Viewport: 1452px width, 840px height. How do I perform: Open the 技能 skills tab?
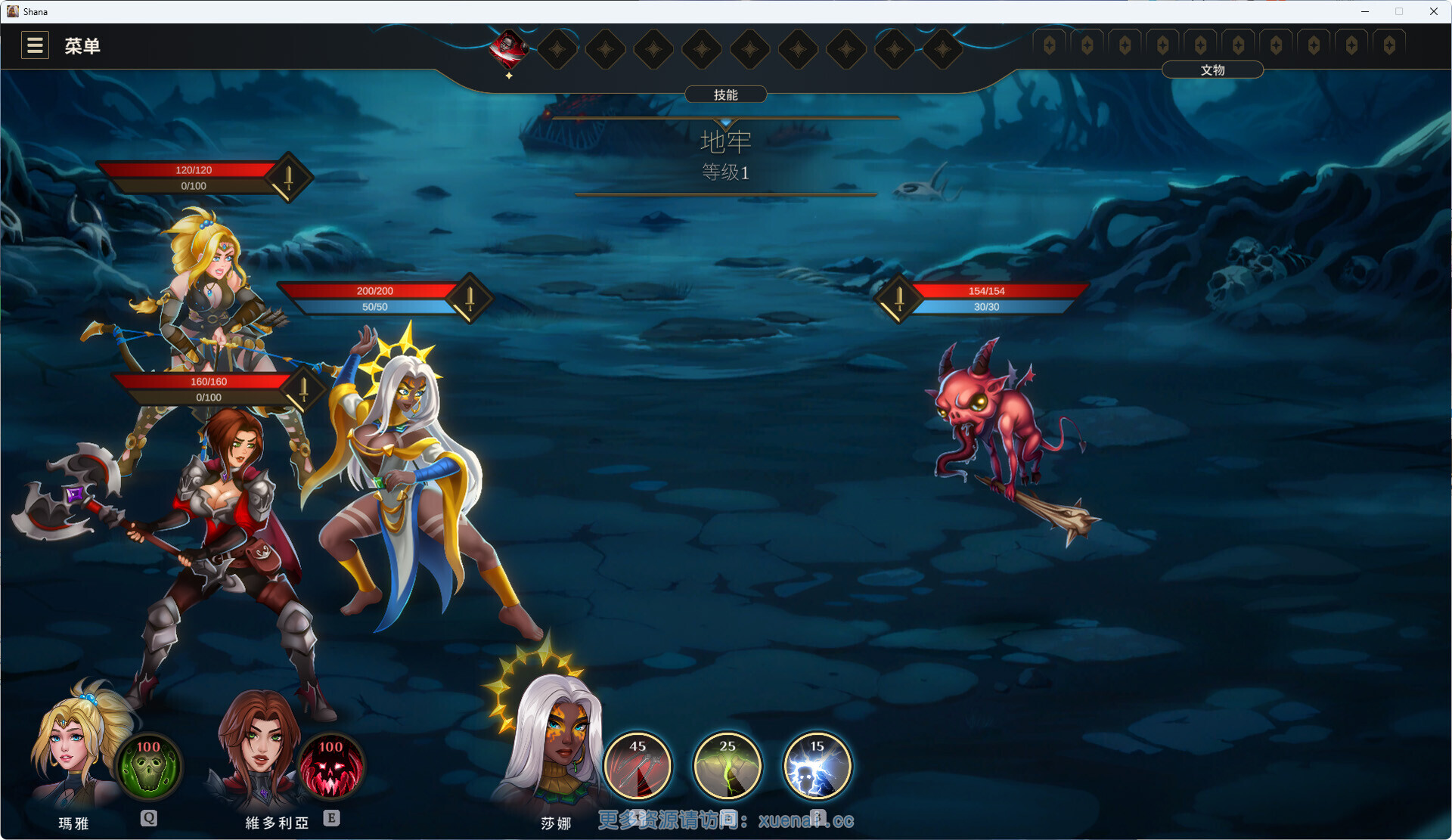pos(725,95)
